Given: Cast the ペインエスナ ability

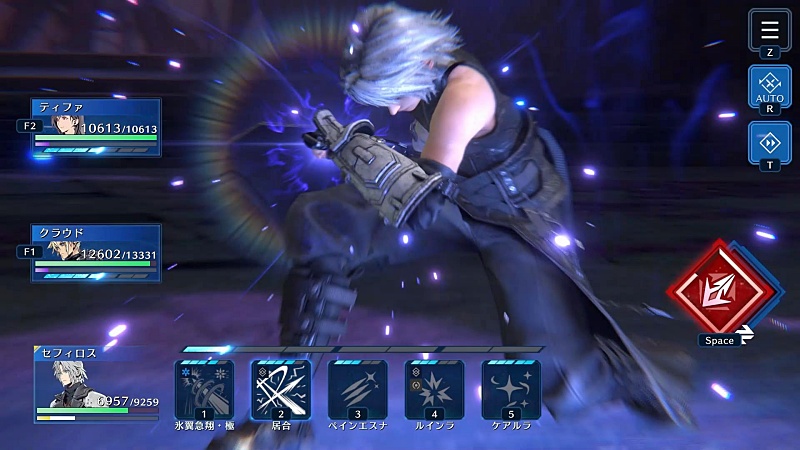Looking at the screenshot, I should 358,389.
